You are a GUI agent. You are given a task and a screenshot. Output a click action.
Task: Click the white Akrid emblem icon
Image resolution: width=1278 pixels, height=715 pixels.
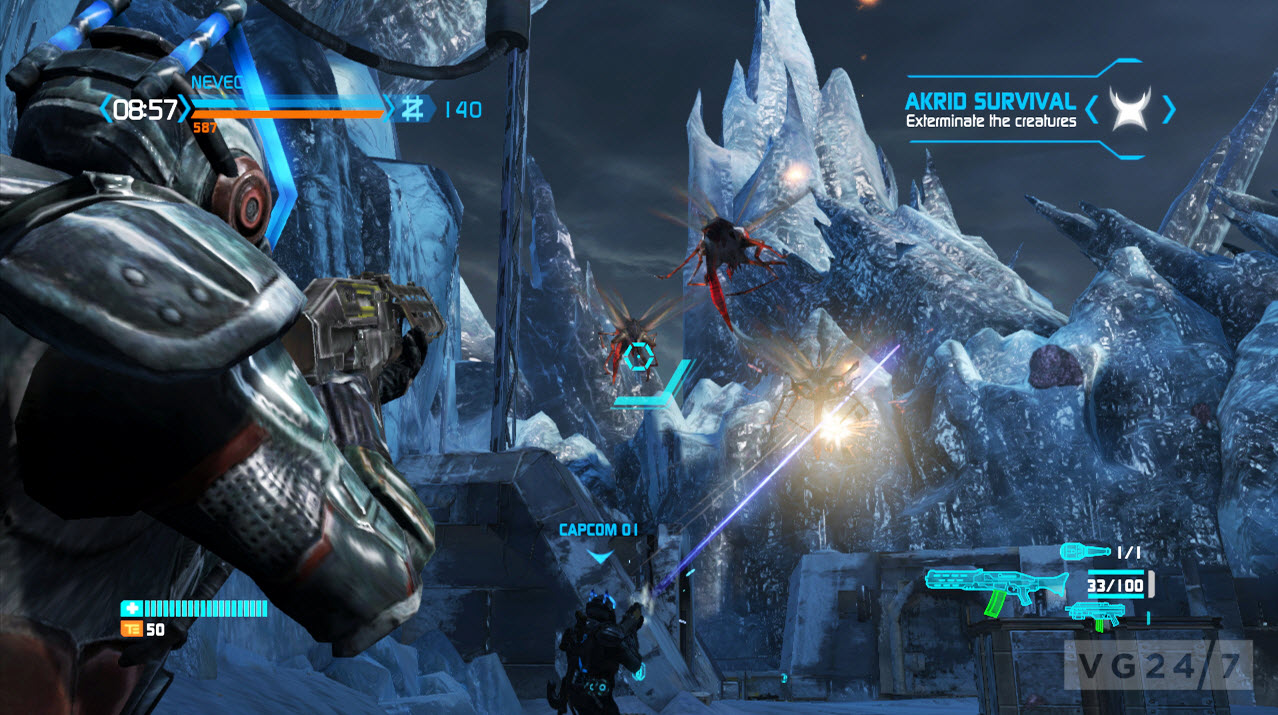[1130, 107]
